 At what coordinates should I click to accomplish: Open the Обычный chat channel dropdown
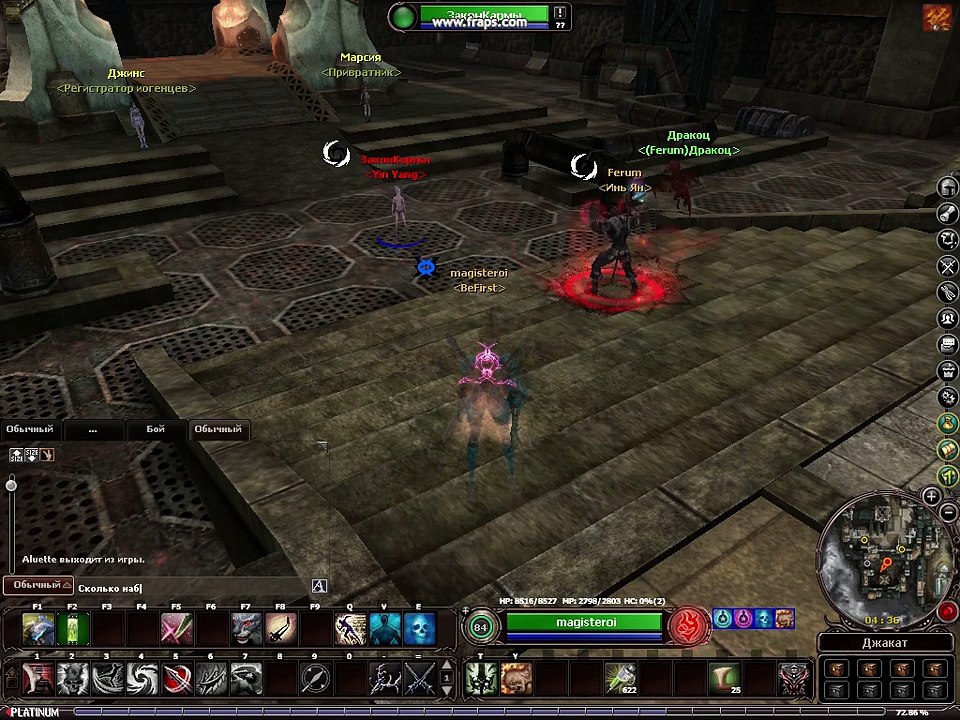point(37,584)
